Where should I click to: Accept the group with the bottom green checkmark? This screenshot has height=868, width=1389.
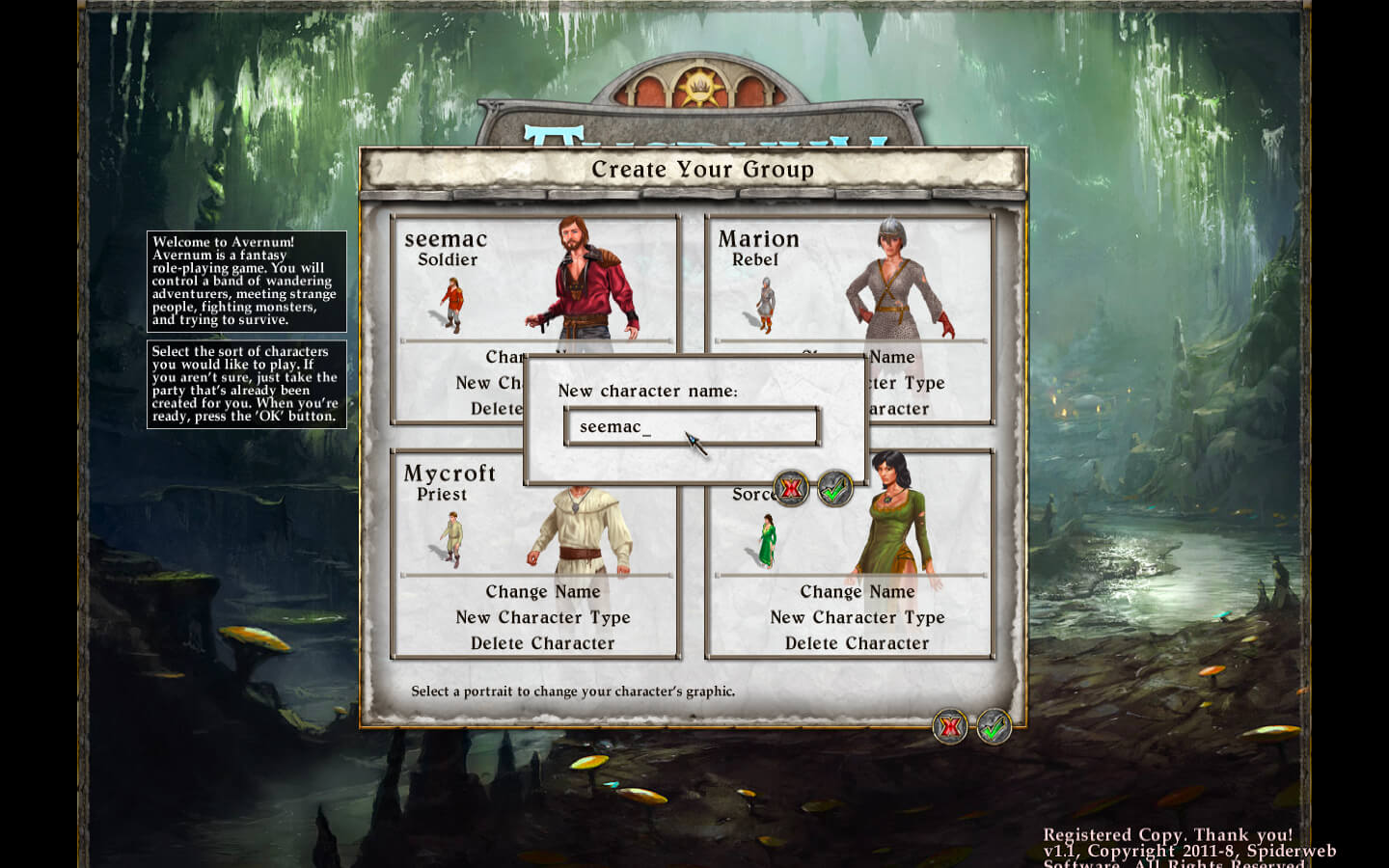(994, 726)
